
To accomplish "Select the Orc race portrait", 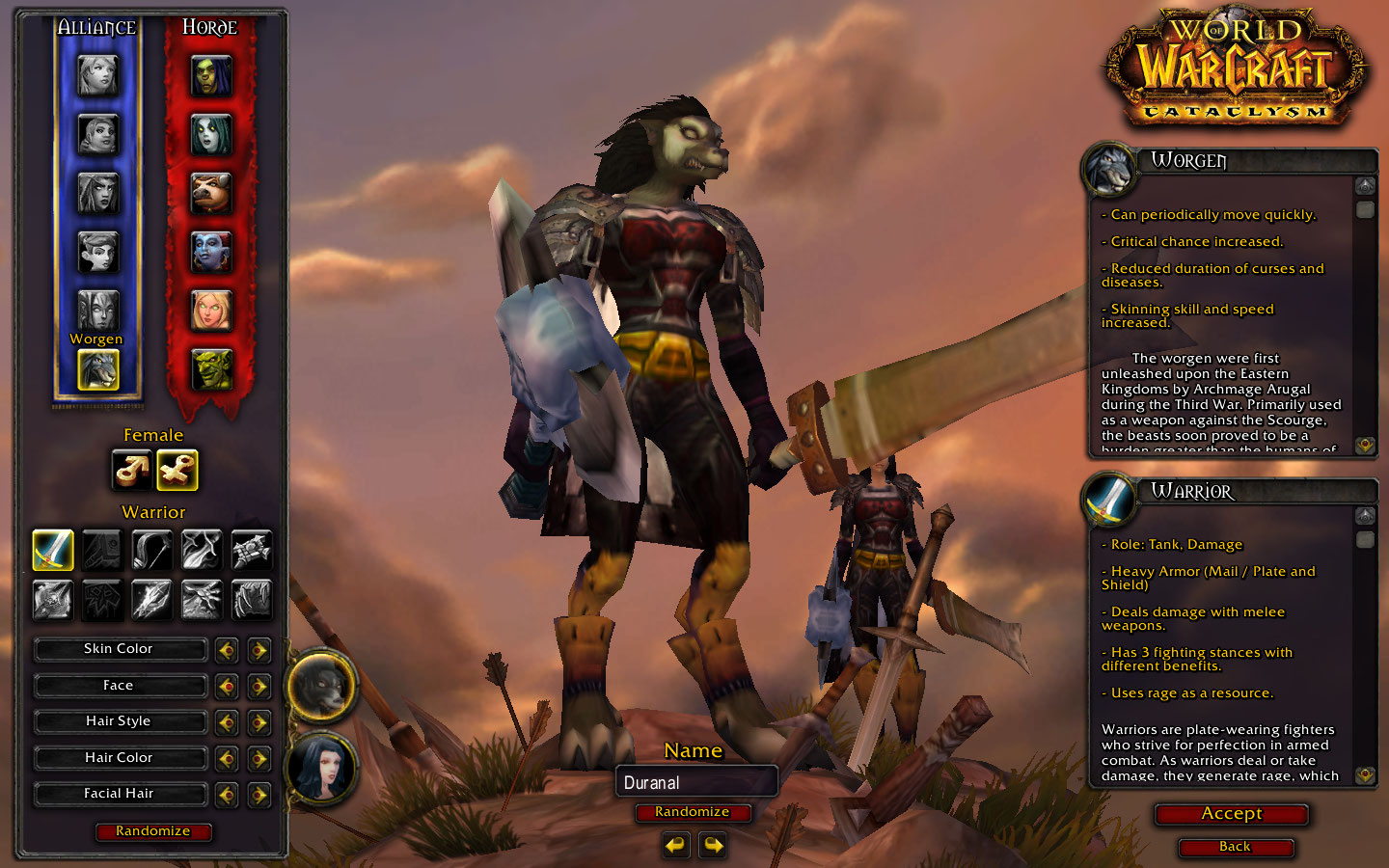I will point(210,76).
